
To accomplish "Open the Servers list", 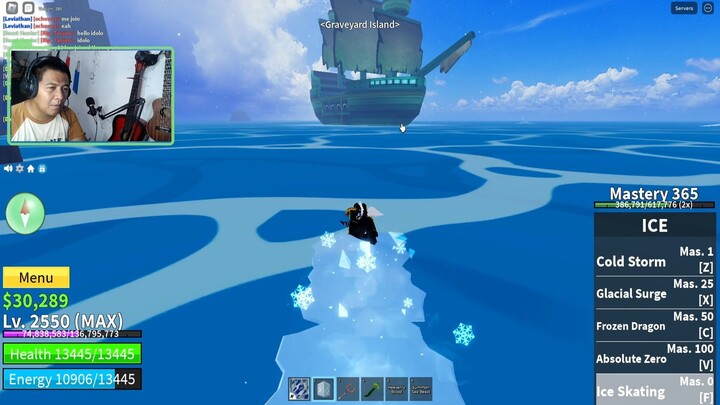I will pyautogui.click(x=684, y=8).
